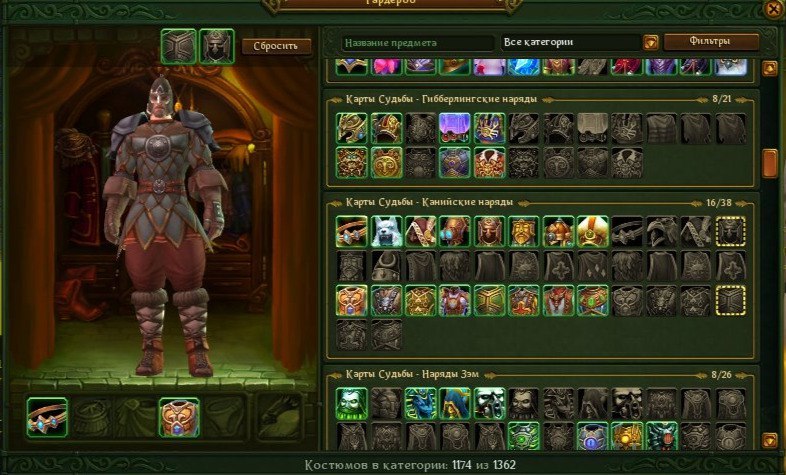Screen dimensions: 786x475
Task: Select the purple Gibberling outfit icon
Action: [455, 127]
